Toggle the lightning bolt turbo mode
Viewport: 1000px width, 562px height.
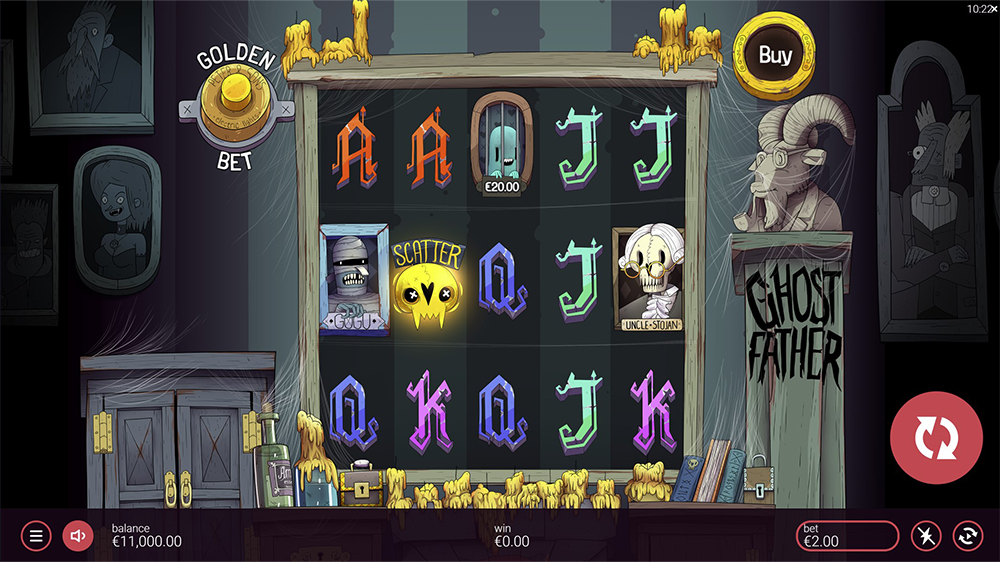click(926, 536)
